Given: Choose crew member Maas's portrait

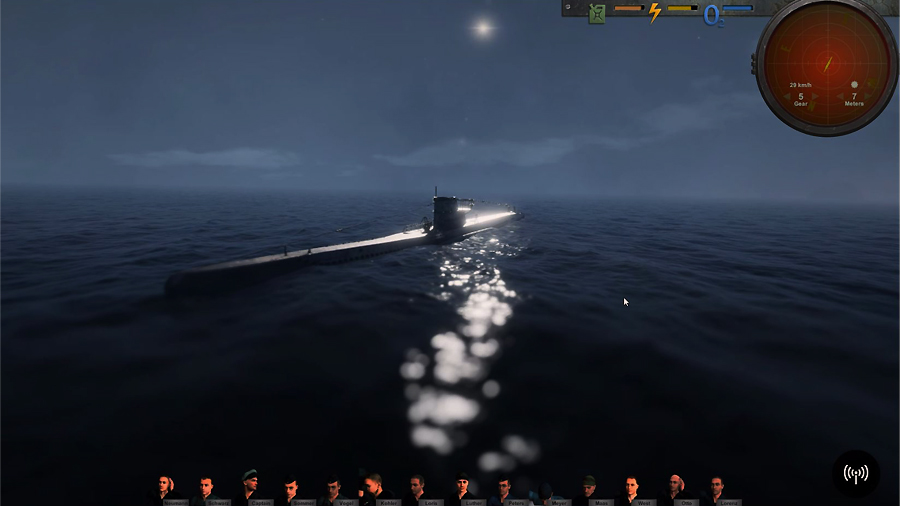Looking at the screenshot, I should 588,488.
